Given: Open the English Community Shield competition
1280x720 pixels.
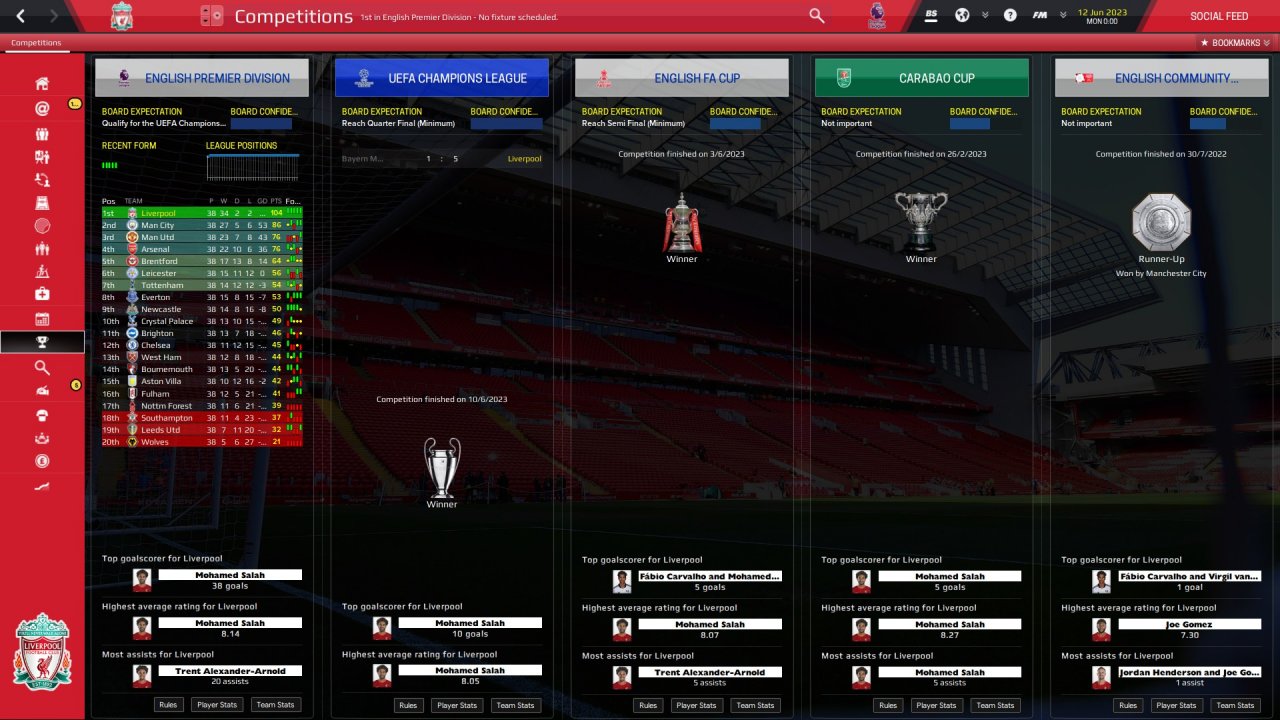Looking at the screenshot, I should [x=1162, y=78].
